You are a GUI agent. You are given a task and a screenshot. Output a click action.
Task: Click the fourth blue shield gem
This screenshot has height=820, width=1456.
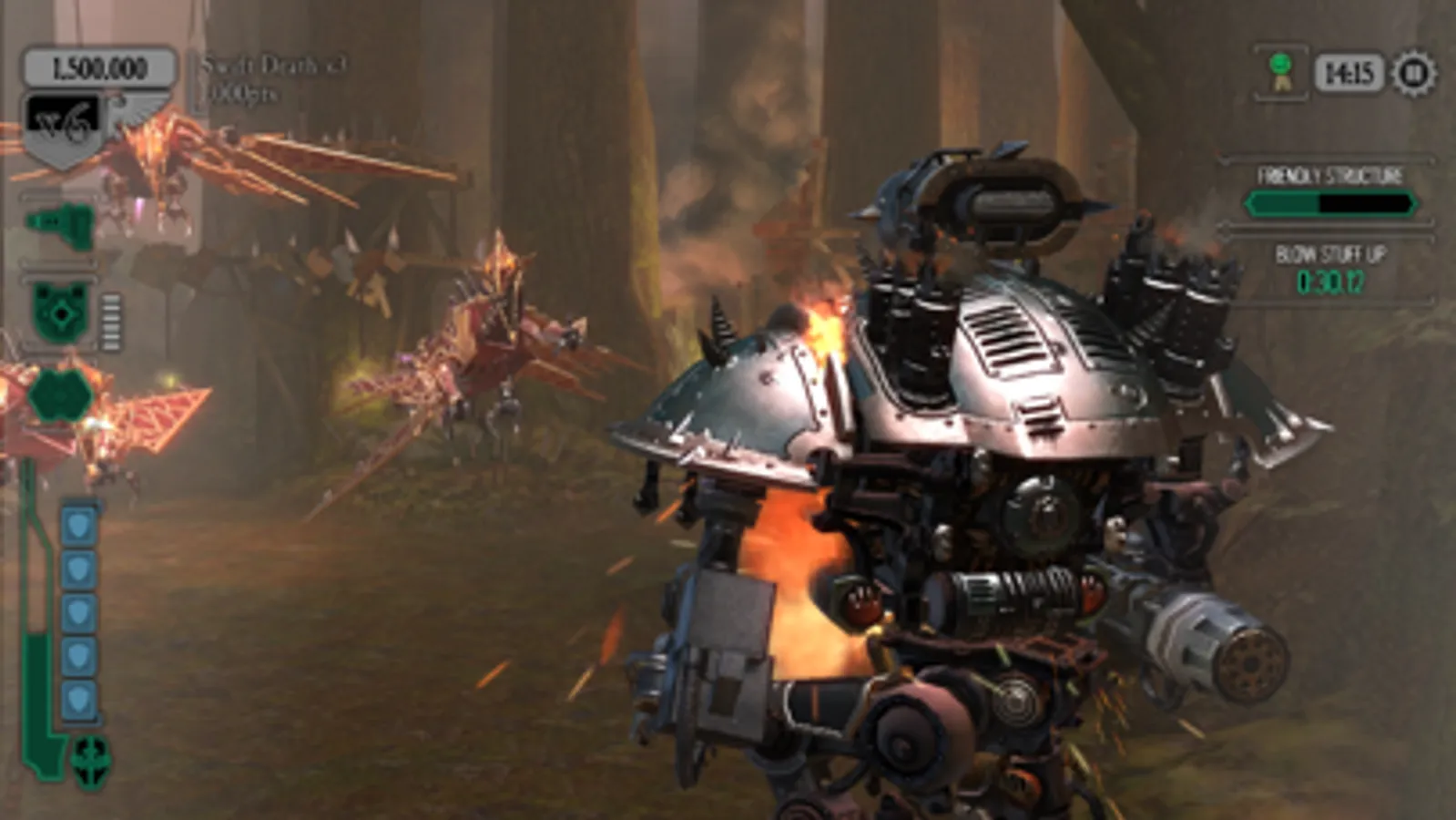[x=77, y=651]
